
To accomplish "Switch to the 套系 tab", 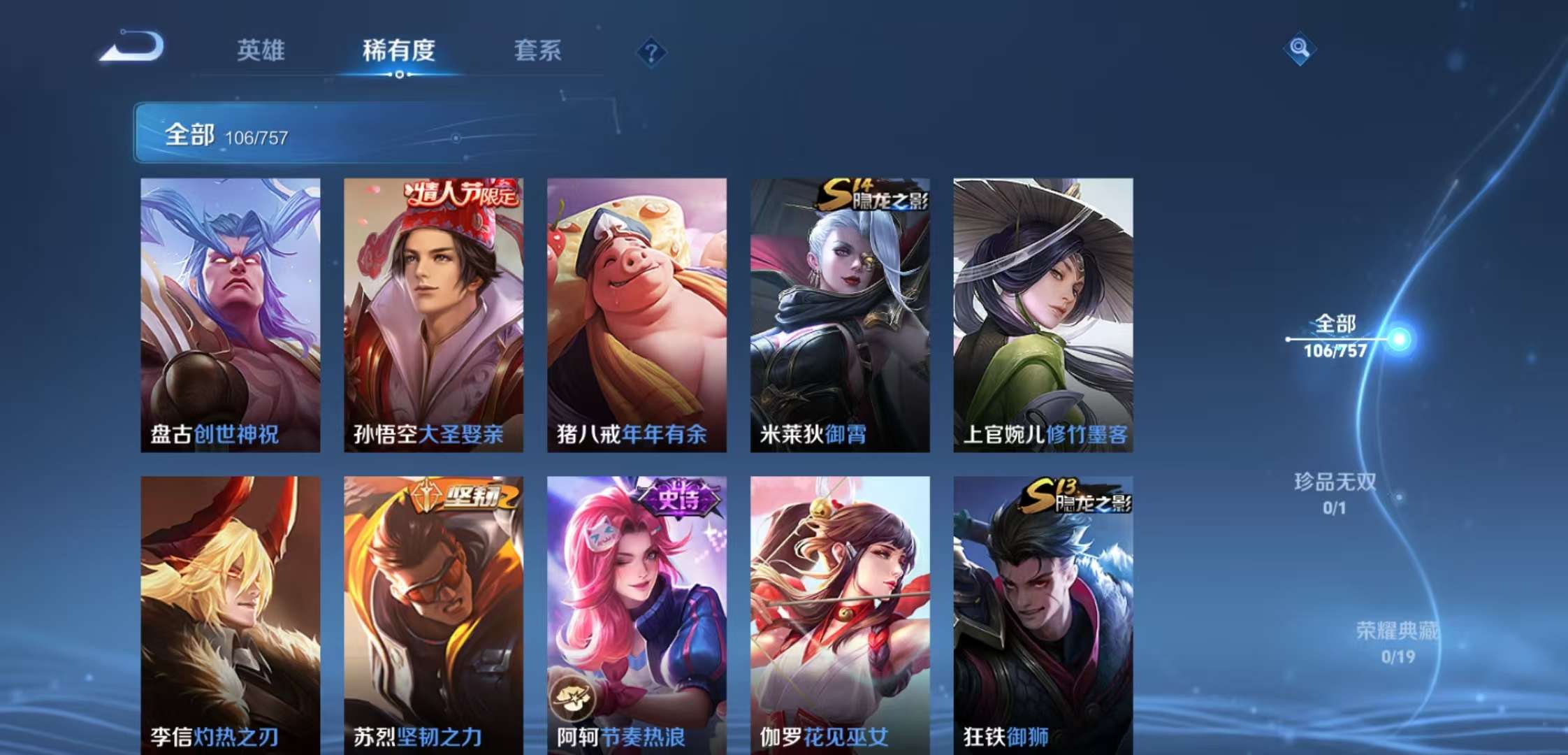I will tap(539, 50).
